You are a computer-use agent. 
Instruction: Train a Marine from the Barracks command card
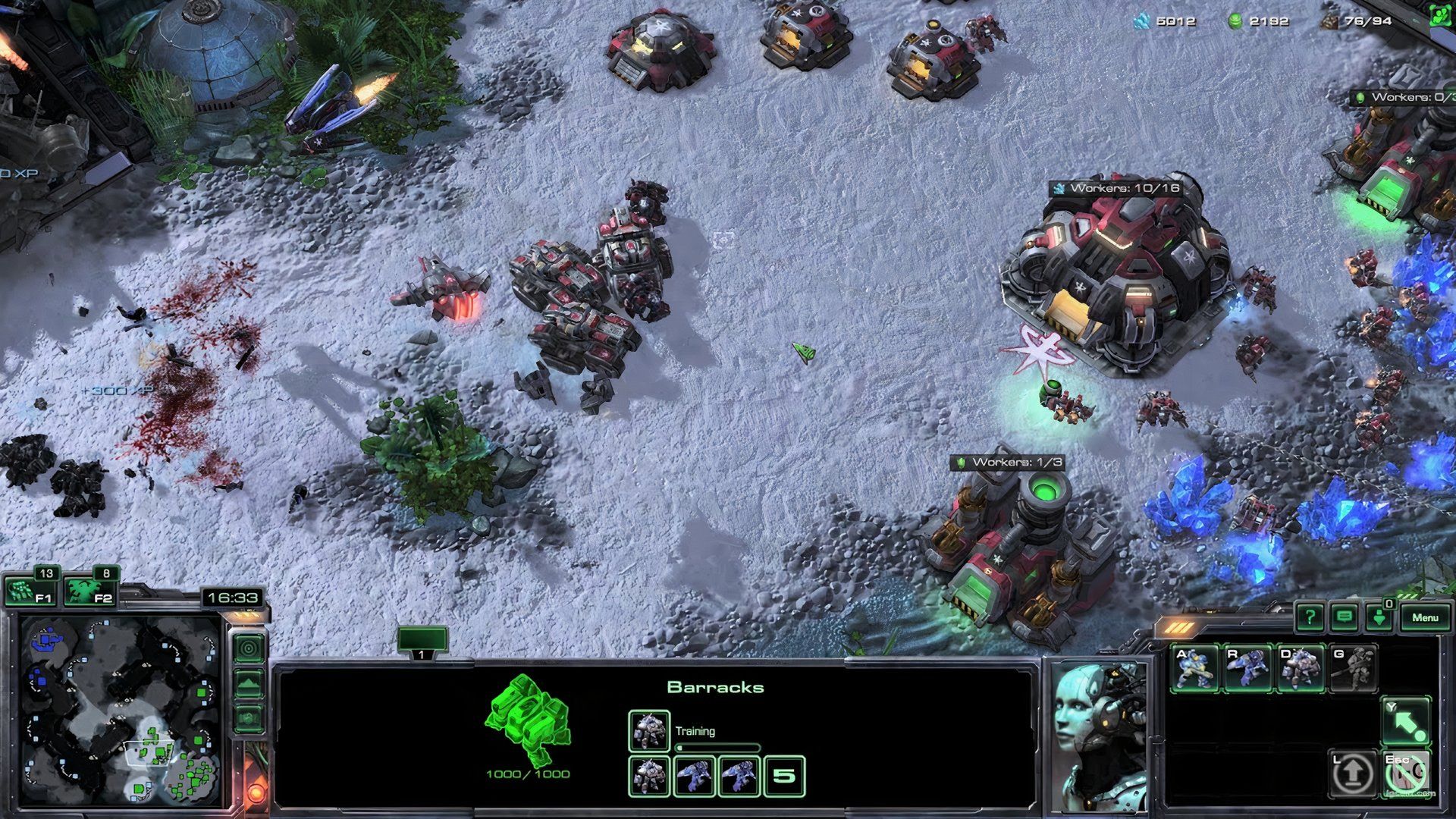point(1195,667)
